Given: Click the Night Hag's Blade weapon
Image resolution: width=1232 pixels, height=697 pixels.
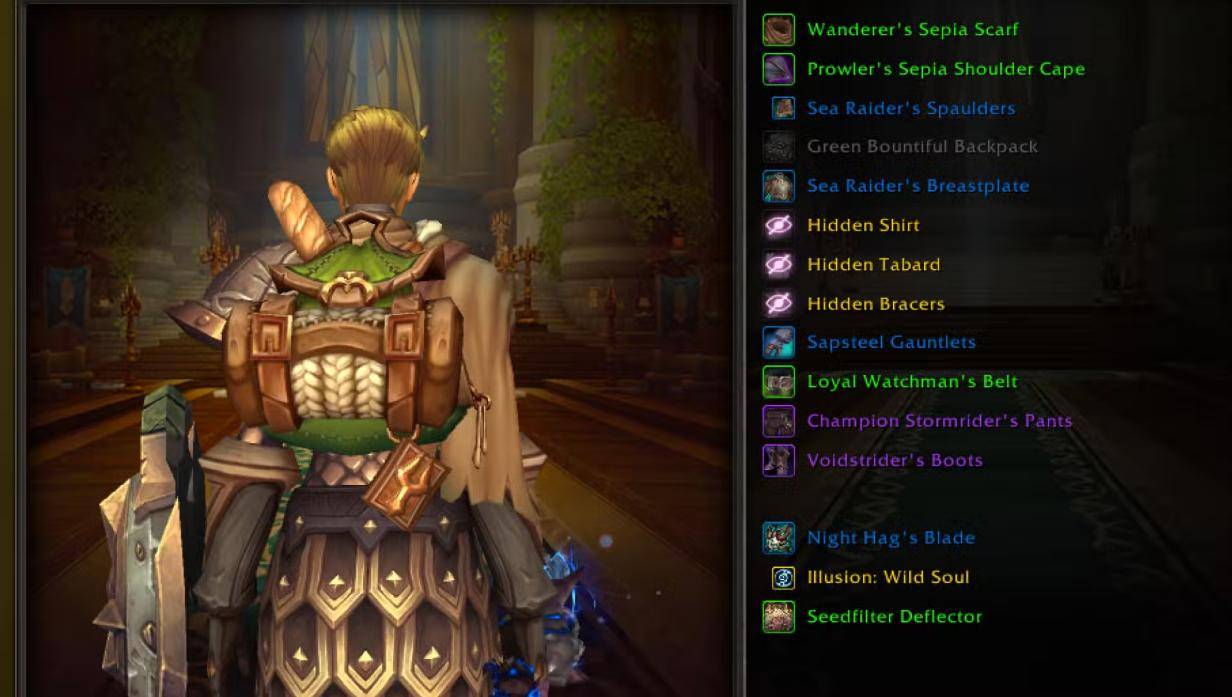Looking at the screenshot, I should click(x=890, y=538).
